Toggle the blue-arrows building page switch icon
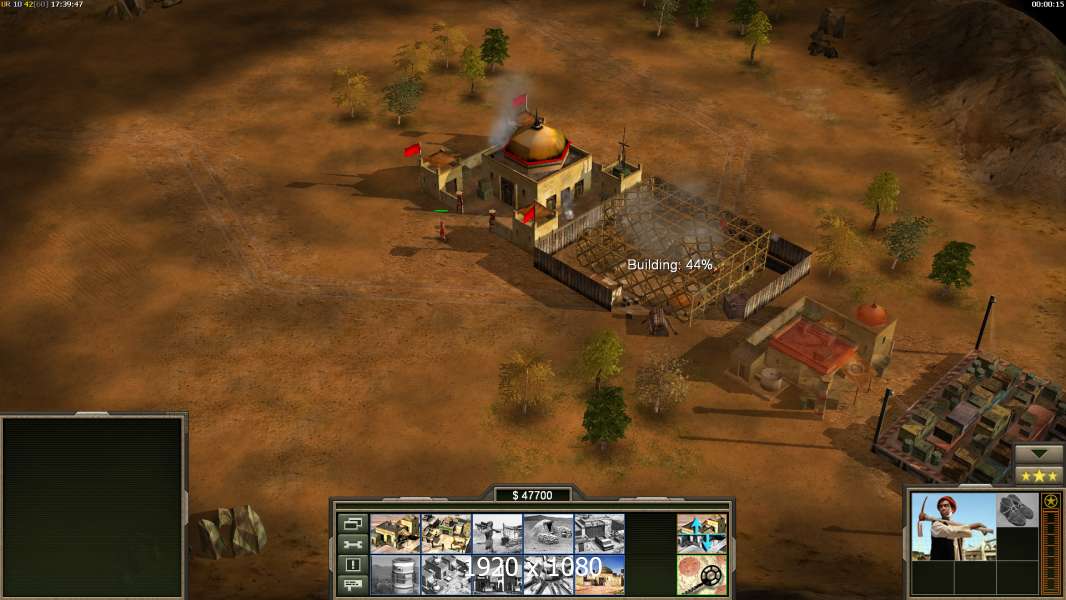This screenshot has width=1066, height=600. 701,533
